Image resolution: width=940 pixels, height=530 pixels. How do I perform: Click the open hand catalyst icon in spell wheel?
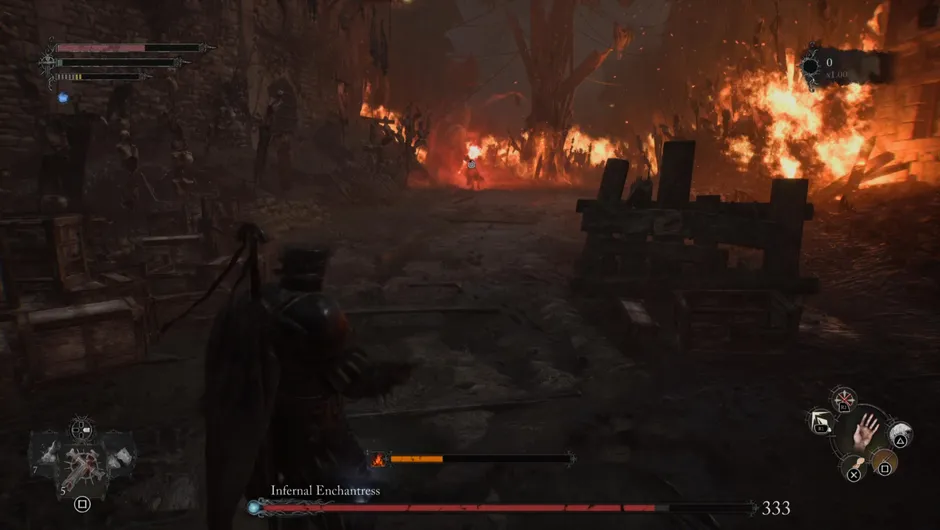click(x=866, y=431)
